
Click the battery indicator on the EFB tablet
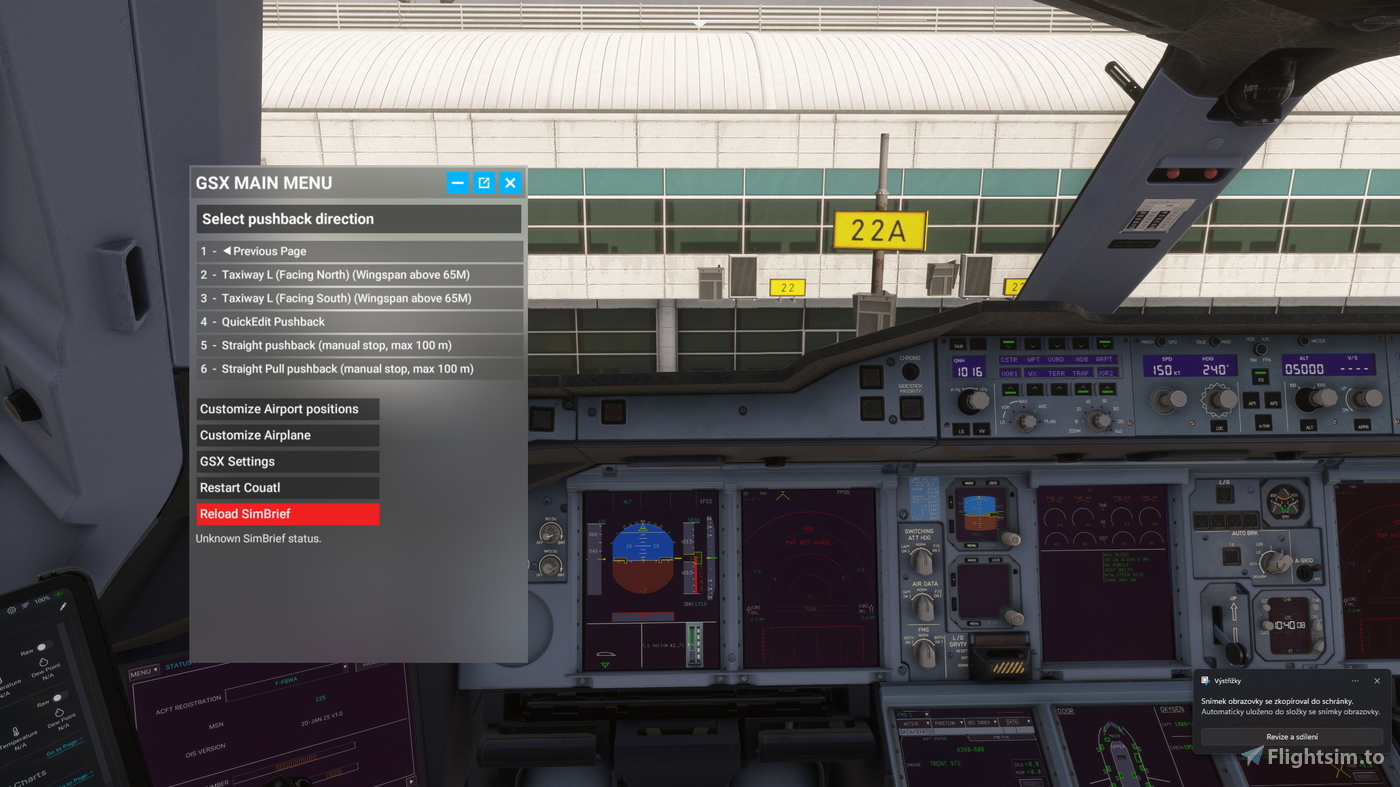click(x=58, y=595)
